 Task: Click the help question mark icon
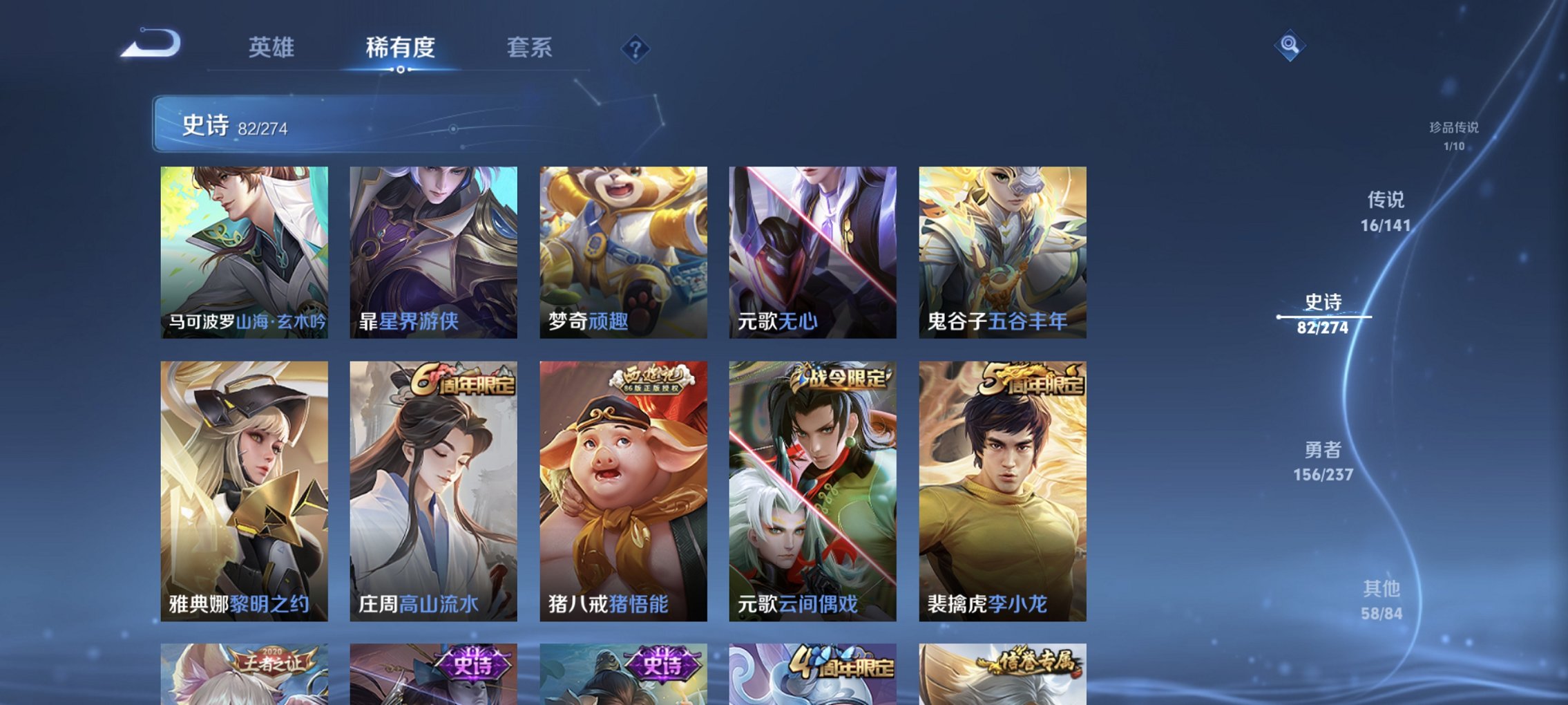point(637,48)
